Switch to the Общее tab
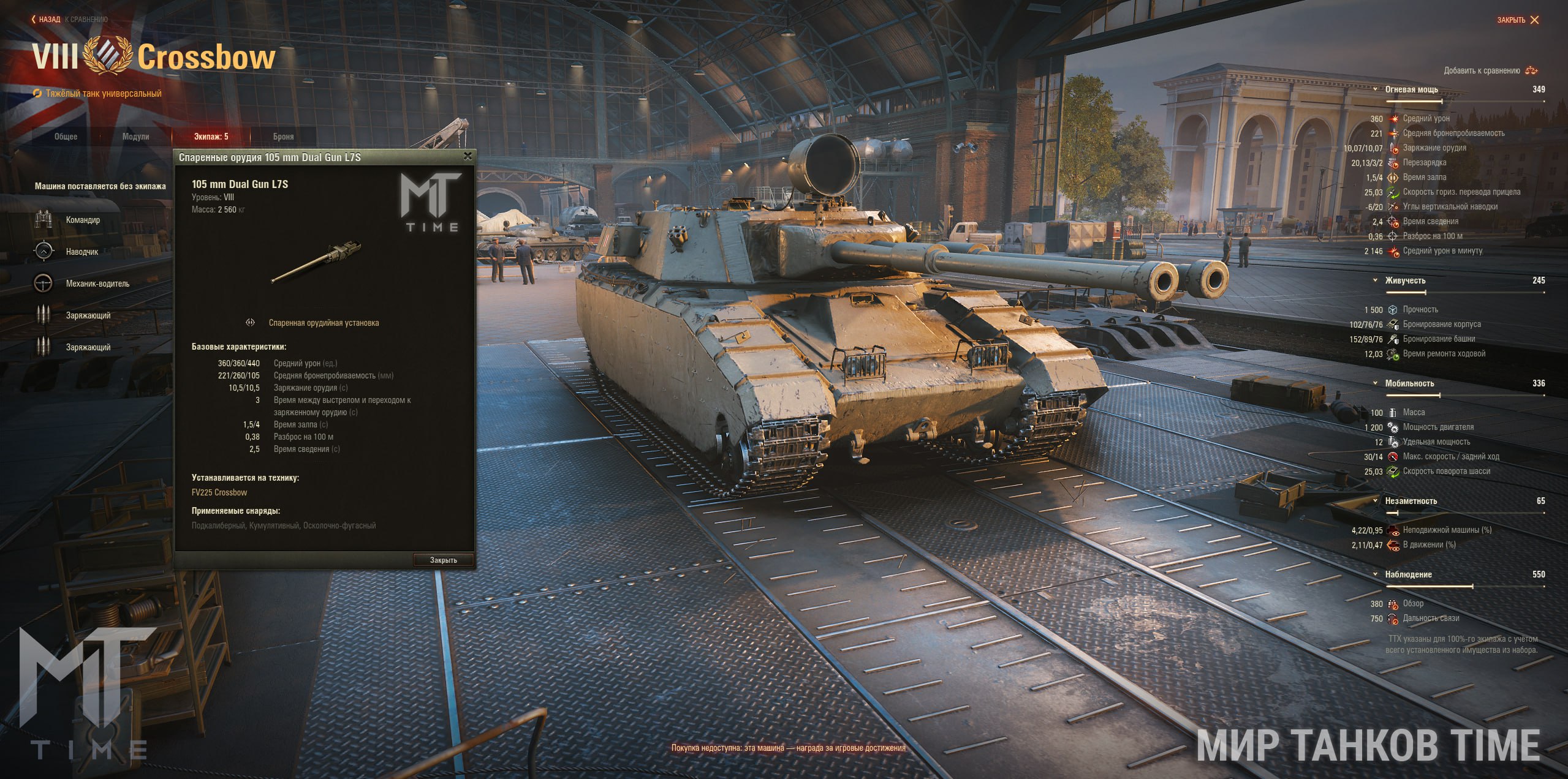Screen dimensions: 1568x779 pyautogui.click(x=66, y=137)
